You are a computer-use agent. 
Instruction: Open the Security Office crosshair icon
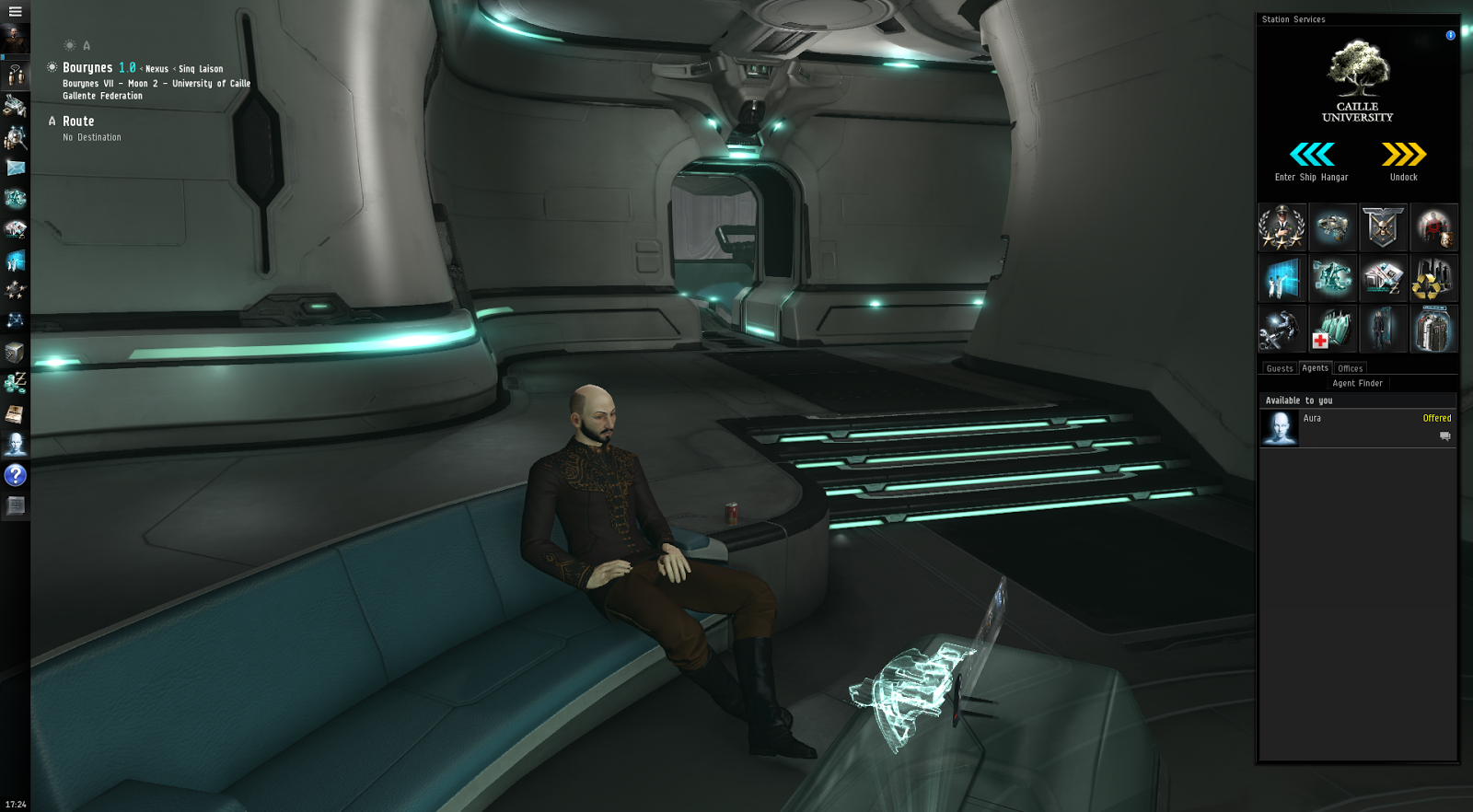[1434, 227]
